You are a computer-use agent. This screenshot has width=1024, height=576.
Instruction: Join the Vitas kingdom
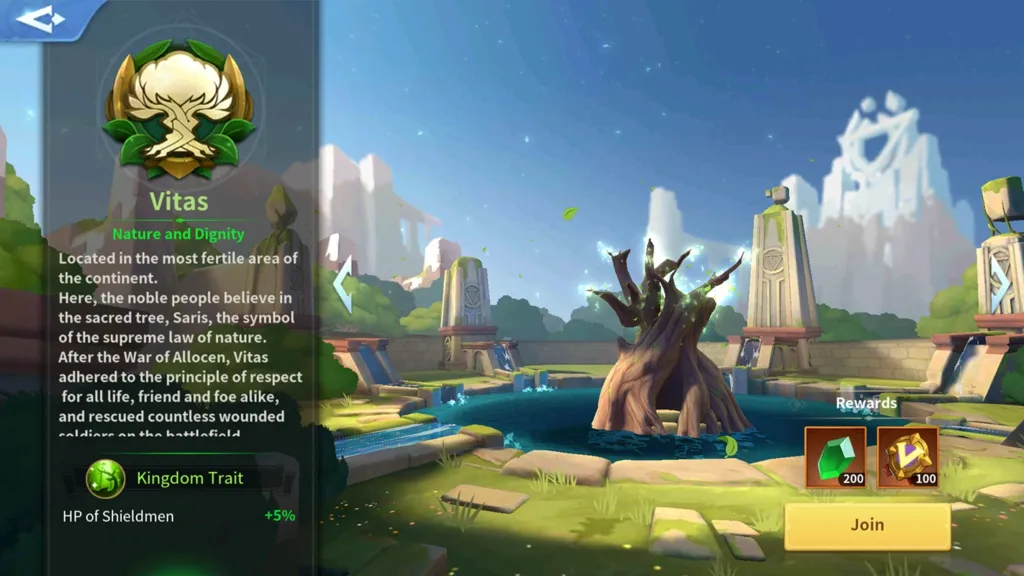pos(867,525)
